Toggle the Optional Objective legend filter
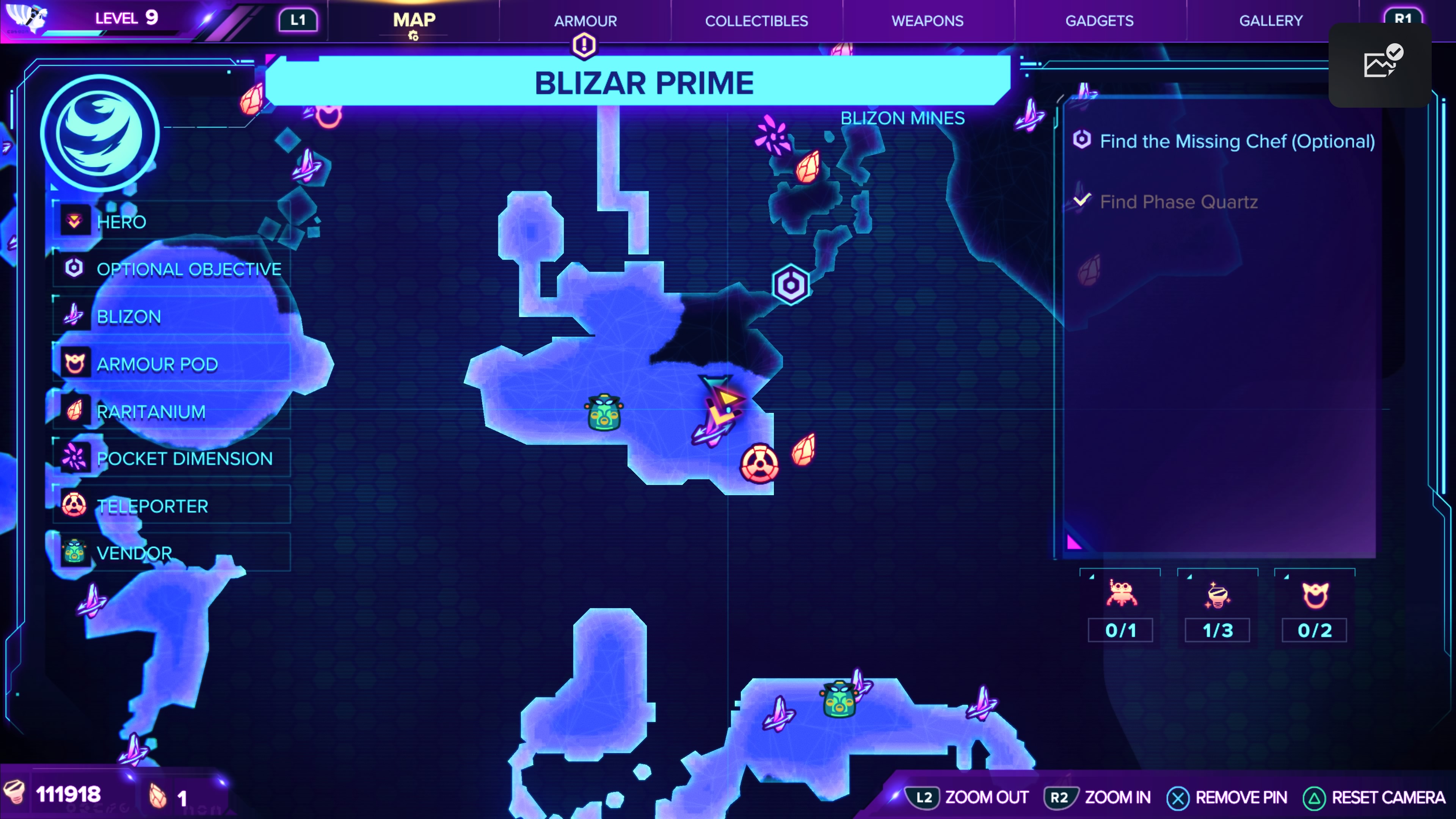Screen dimensions: 1456x819 74,268
